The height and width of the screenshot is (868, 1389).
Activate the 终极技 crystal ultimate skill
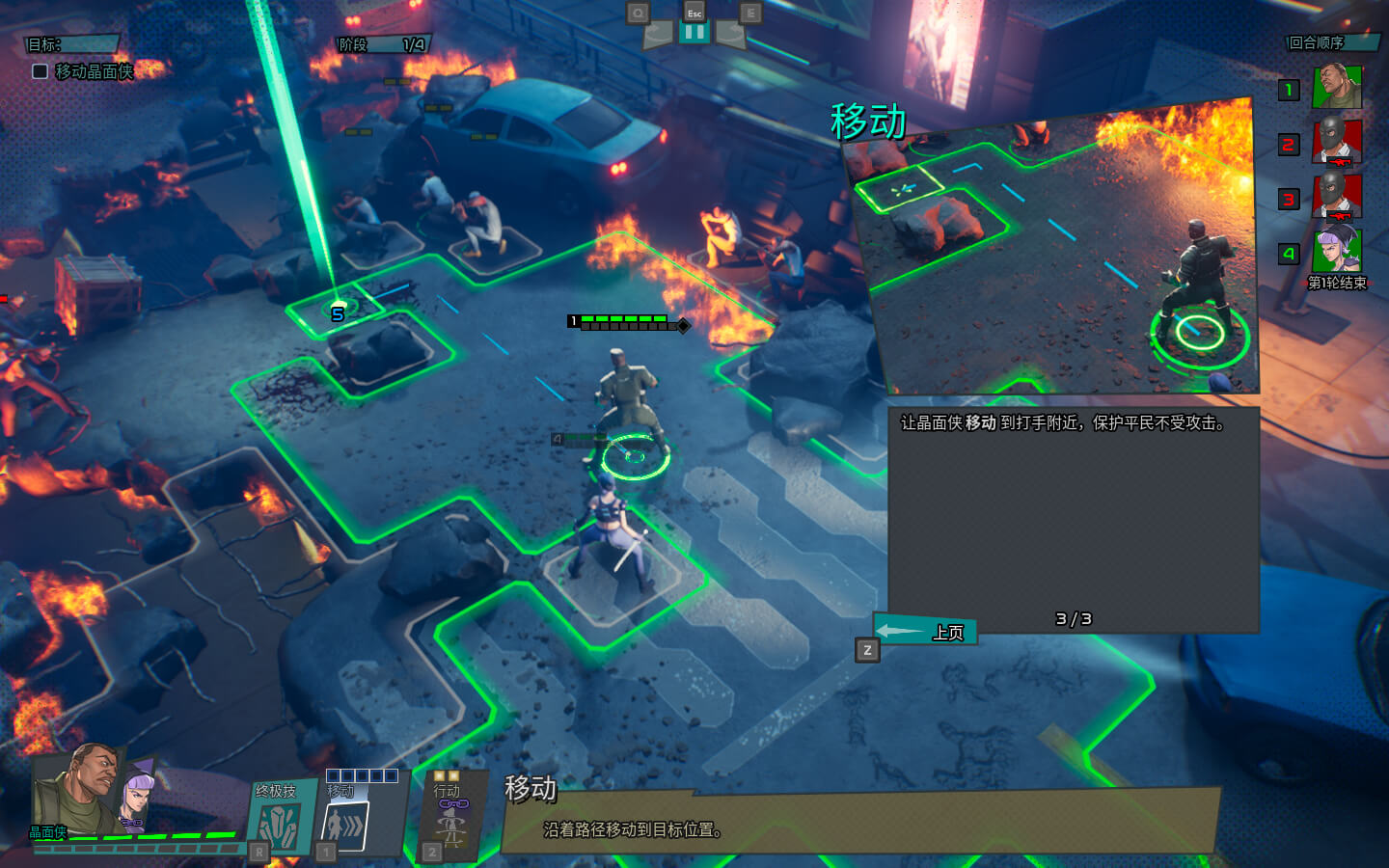tap(281, 820)
